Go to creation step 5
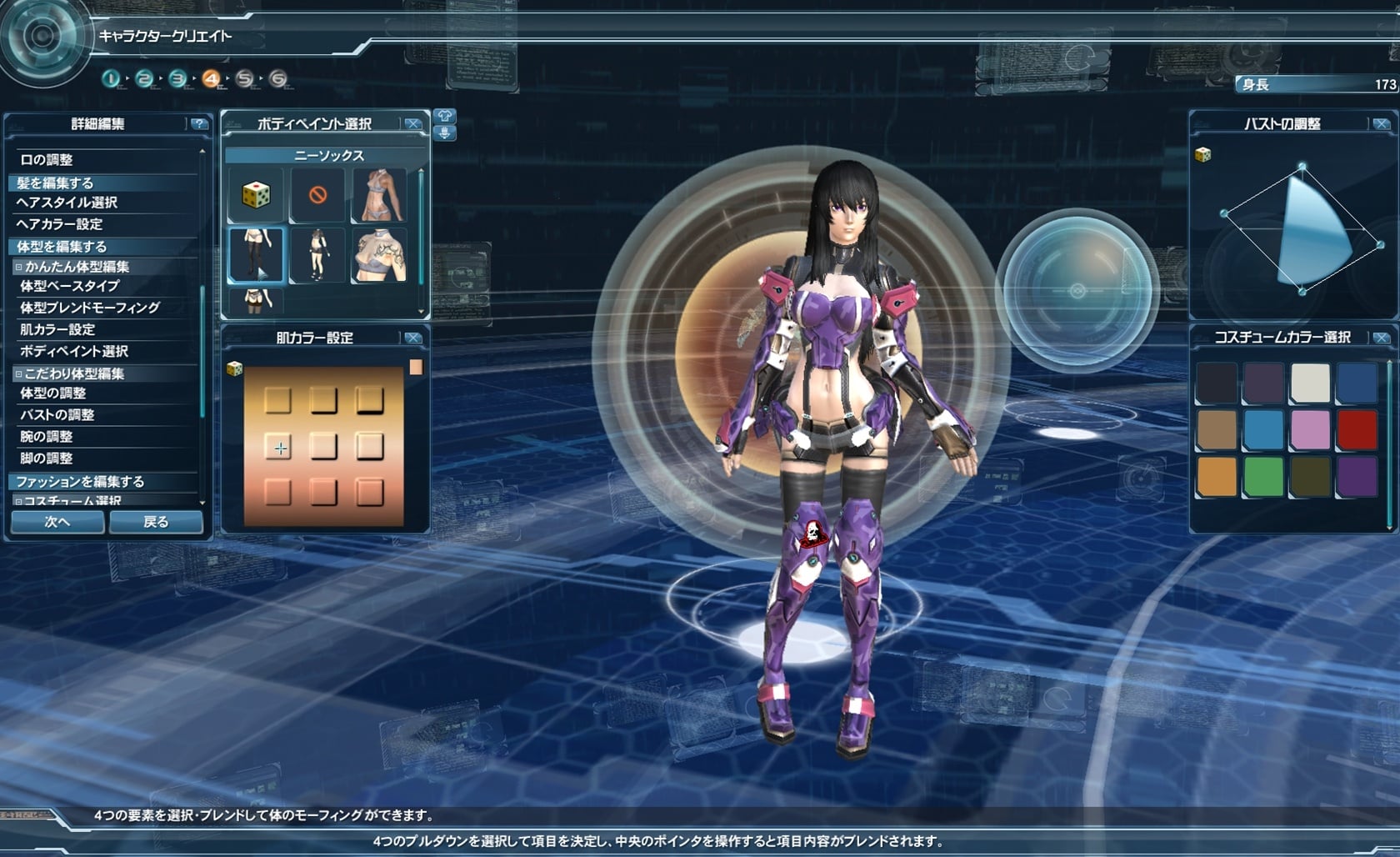This screenshot has width=1400, height=857. (244, 79)
